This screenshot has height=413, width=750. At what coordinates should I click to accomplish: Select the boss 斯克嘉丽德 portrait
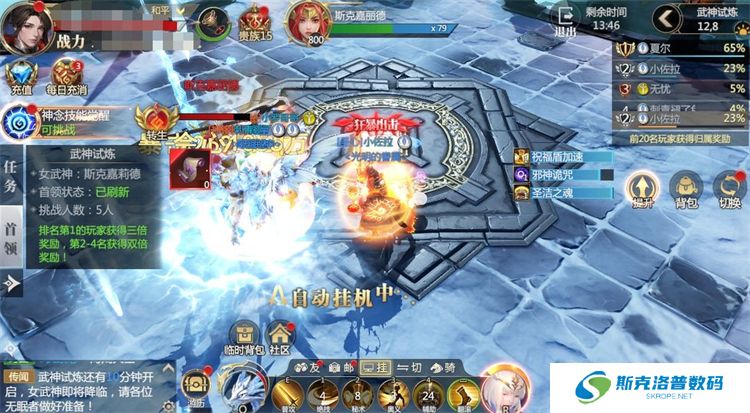click(308, 22)
